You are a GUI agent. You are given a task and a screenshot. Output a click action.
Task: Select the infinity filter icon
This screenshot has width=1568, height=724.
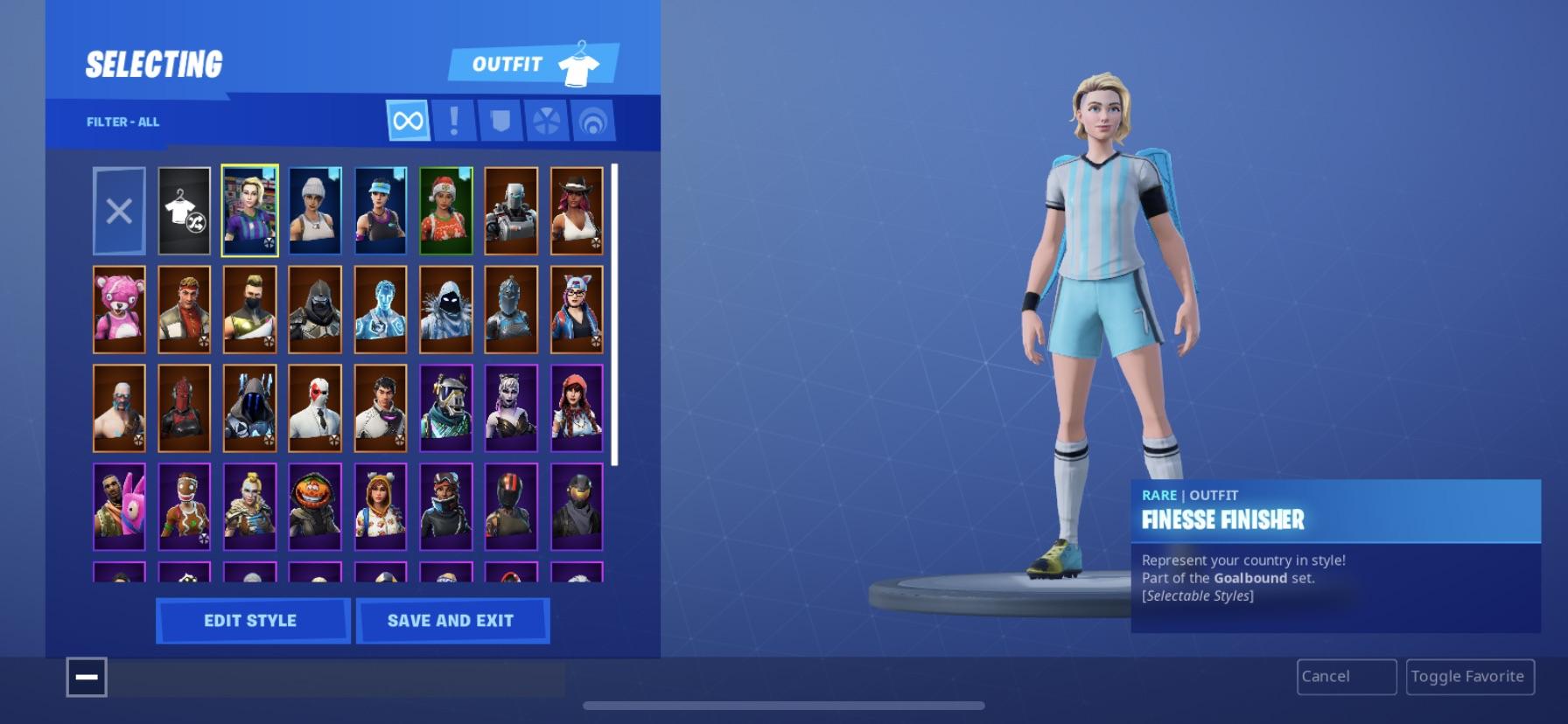[407, 119]
